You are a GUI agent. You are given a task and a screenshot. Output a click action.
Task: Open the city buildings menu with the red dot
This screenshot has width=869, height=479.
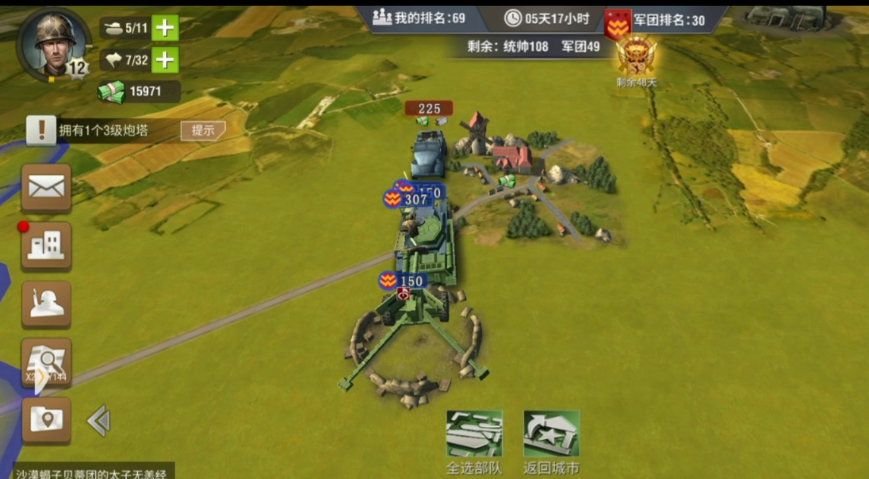(46, 246)
